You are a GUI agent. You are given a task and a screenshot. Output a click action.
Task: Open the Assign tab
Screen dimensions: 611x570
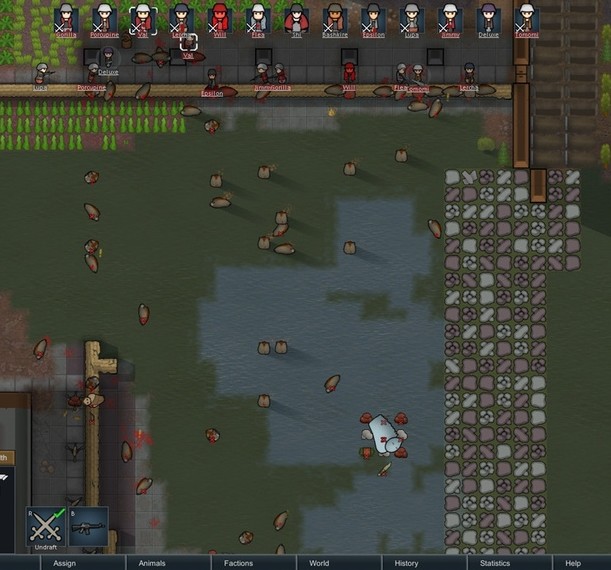(65, 563)
